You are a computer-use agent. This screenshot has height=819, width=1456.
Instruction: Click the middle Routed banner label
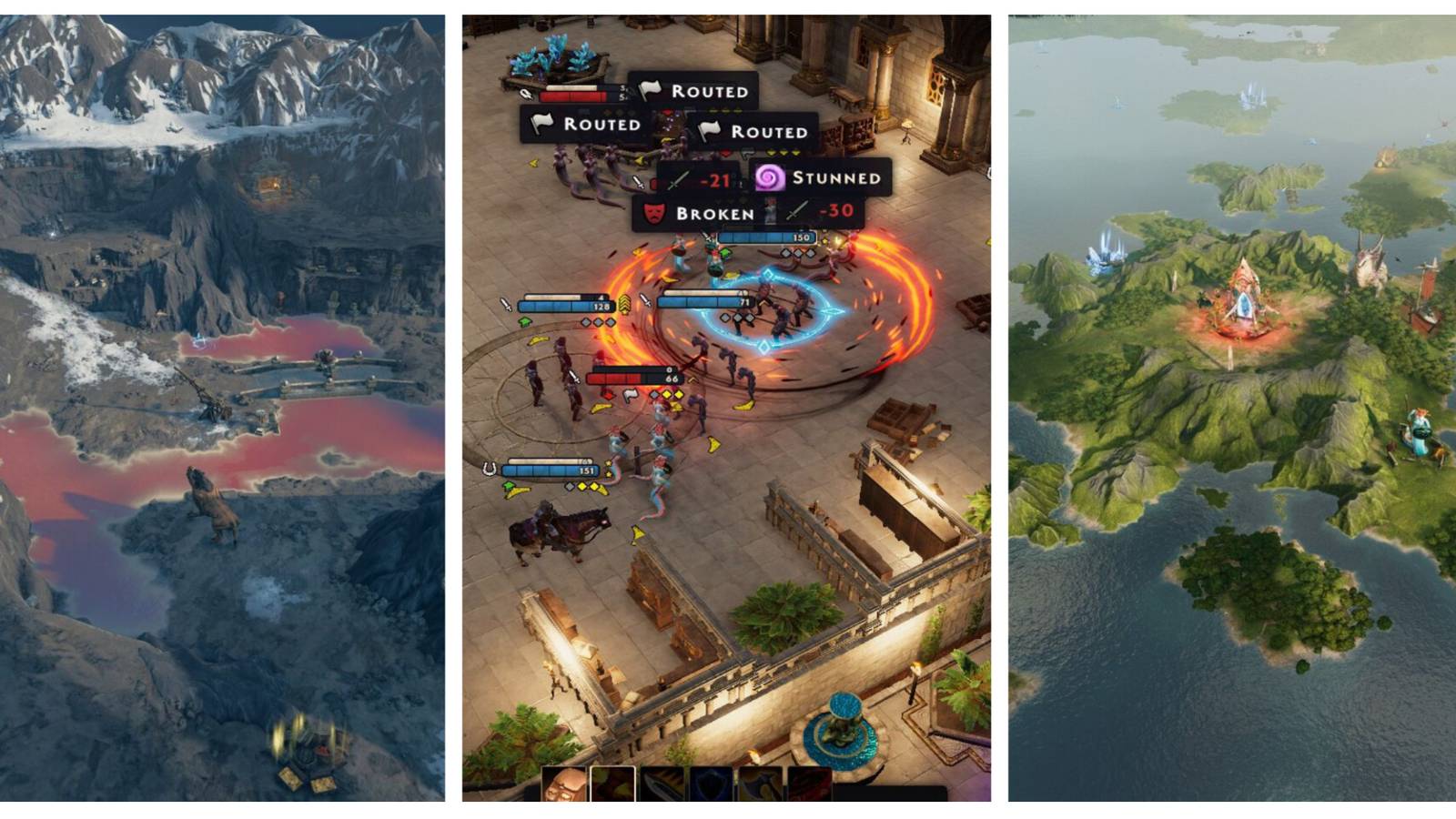[601, 124]
